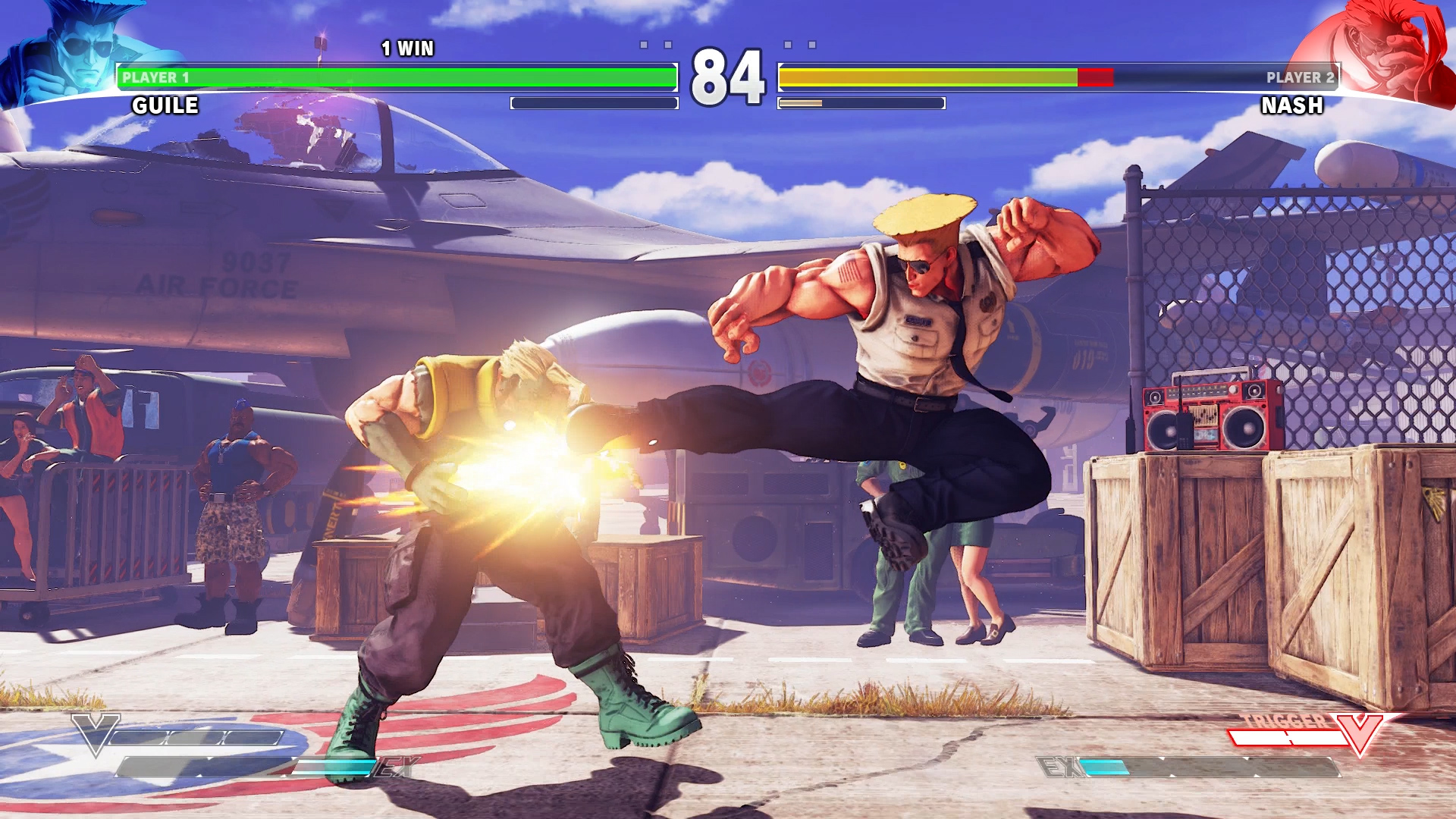Select the GUILE name label
The image size is (1456, 819).
tap(164, 105)
